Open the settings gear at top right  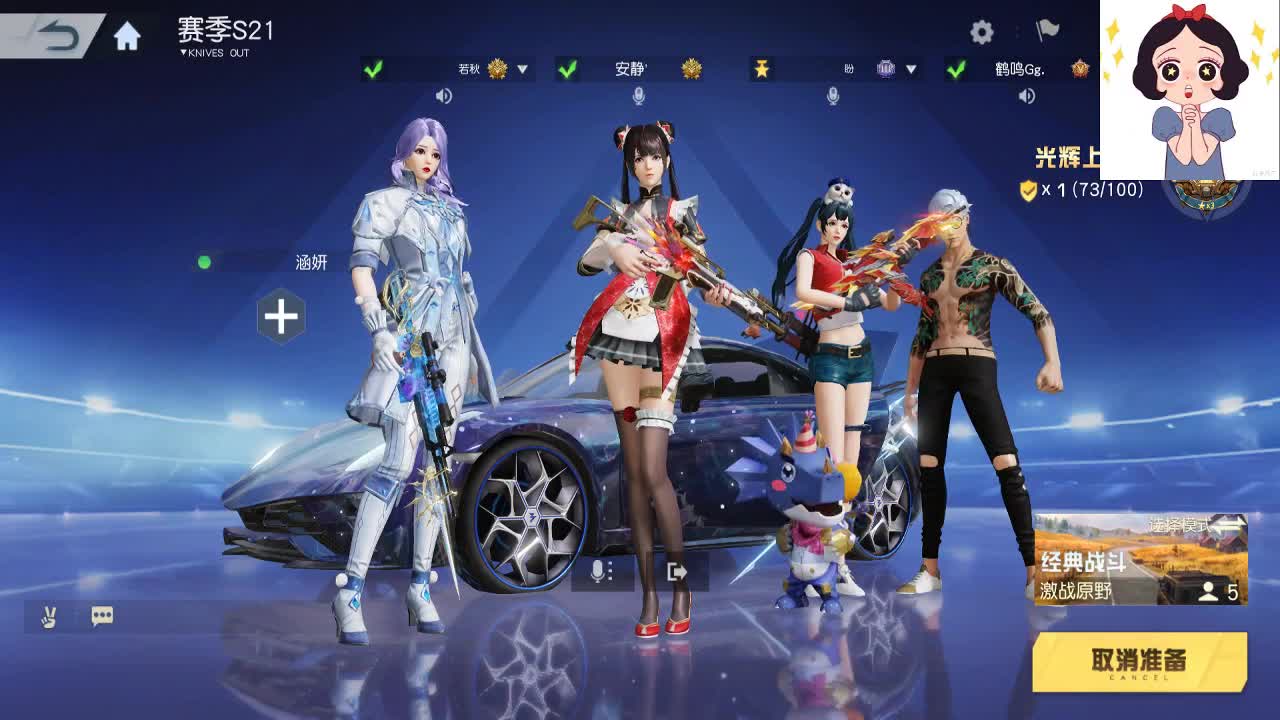(x=983, y=31)
